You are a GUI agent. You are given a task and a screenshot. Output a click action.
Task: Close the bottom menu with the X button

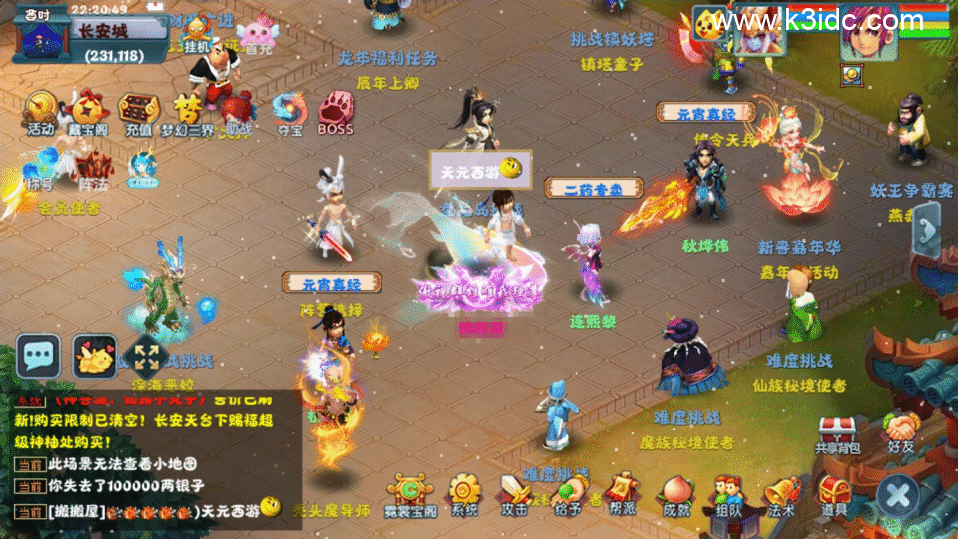(x=898, y=494)
